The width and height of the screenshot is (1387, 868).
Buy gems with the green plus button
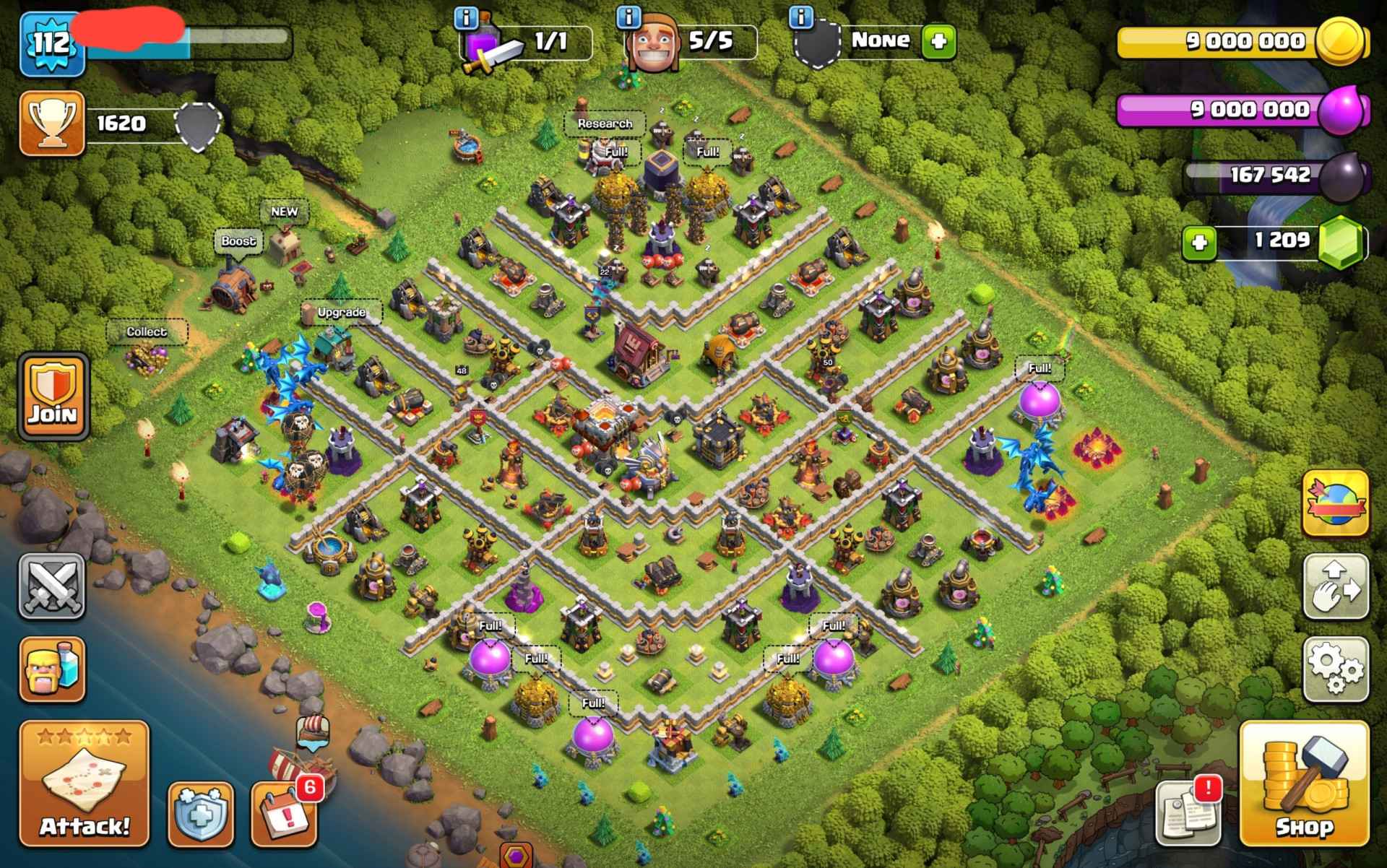tap(1199, 243)
